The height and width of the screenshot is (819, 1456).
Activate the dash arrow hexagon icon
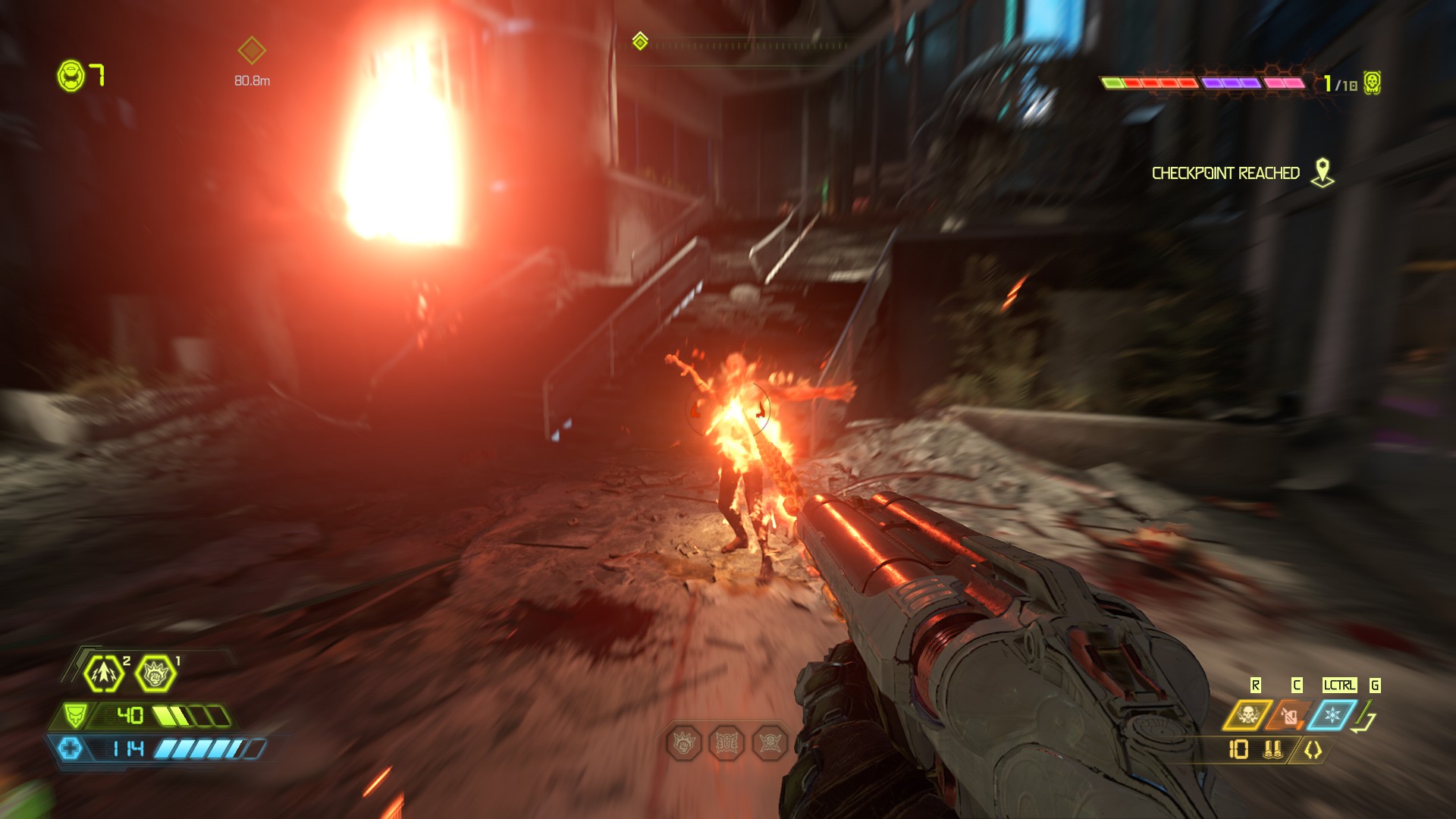(104, 673)
